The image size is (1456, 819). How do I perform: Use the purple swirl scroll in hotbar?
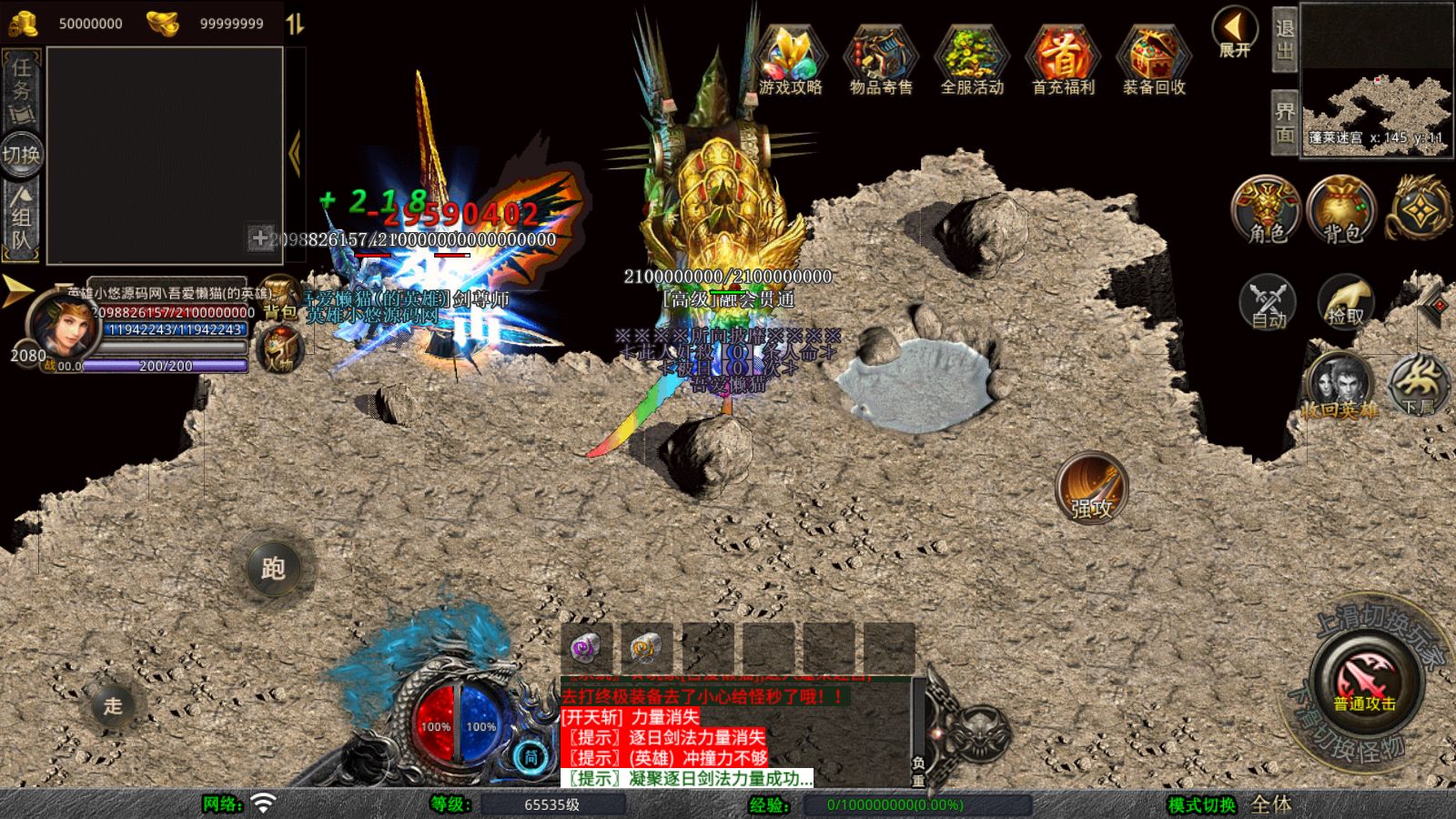point(586,647)
